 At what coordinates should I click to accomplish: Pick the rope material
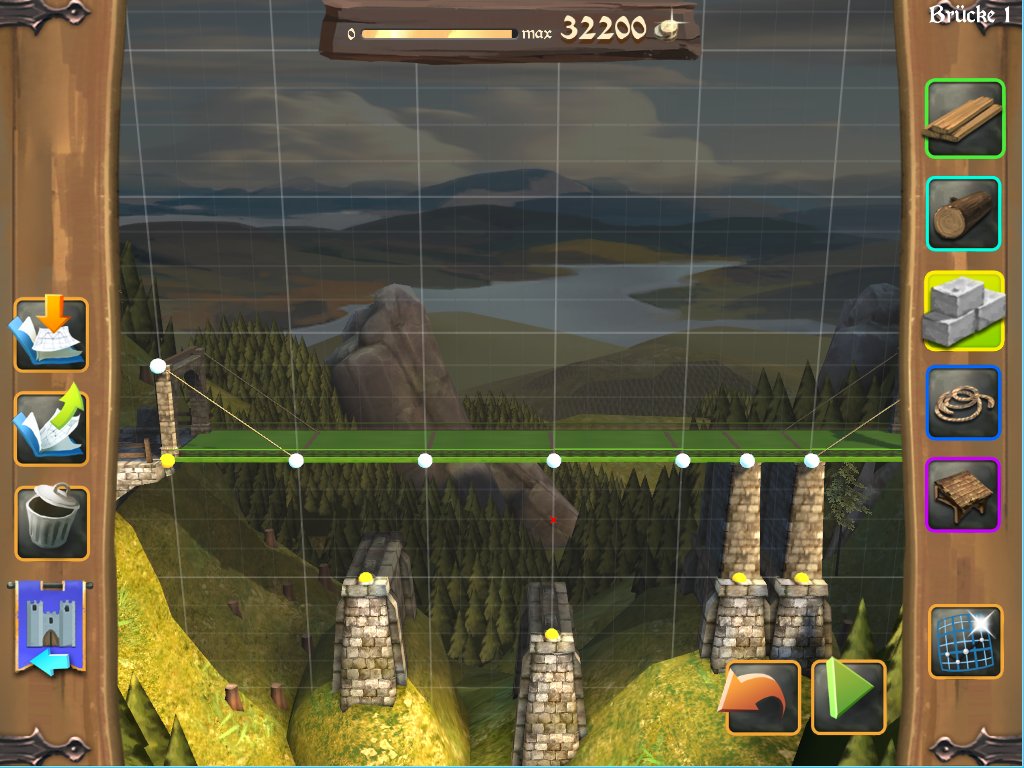964,402
